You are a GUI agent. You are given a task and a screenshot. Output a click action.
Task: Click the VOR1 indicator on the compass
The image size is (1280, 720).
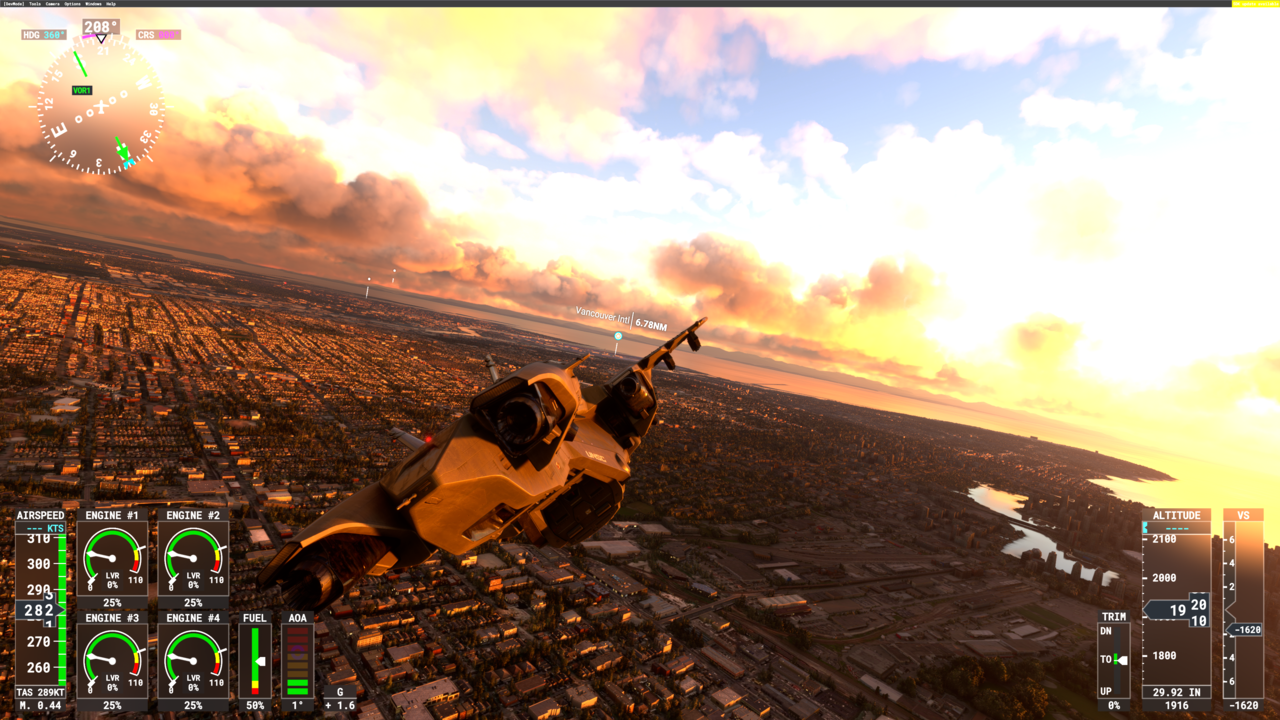[x=84, y=89]
